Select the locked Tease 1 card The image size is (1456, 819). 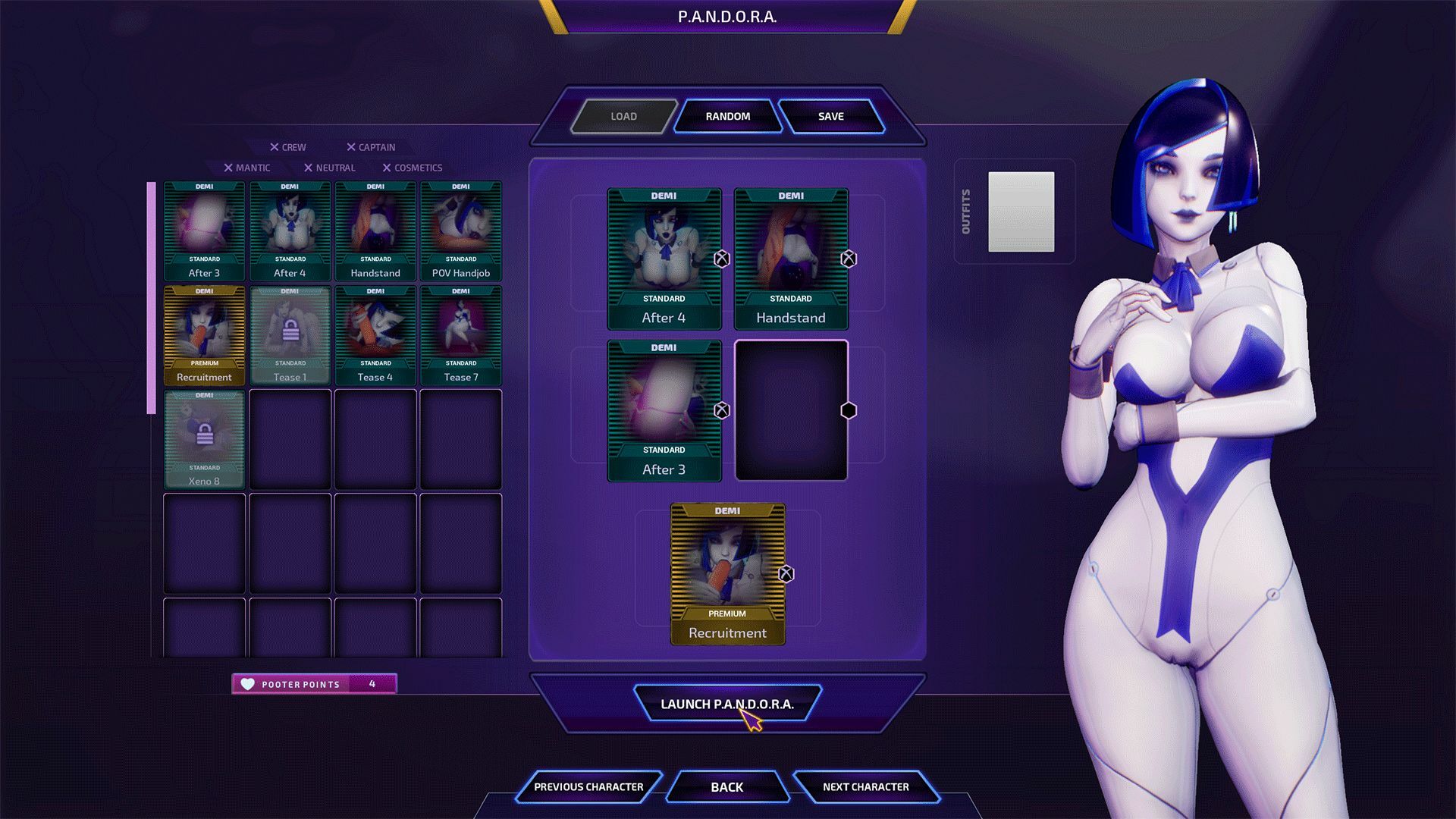coord(290,335)
